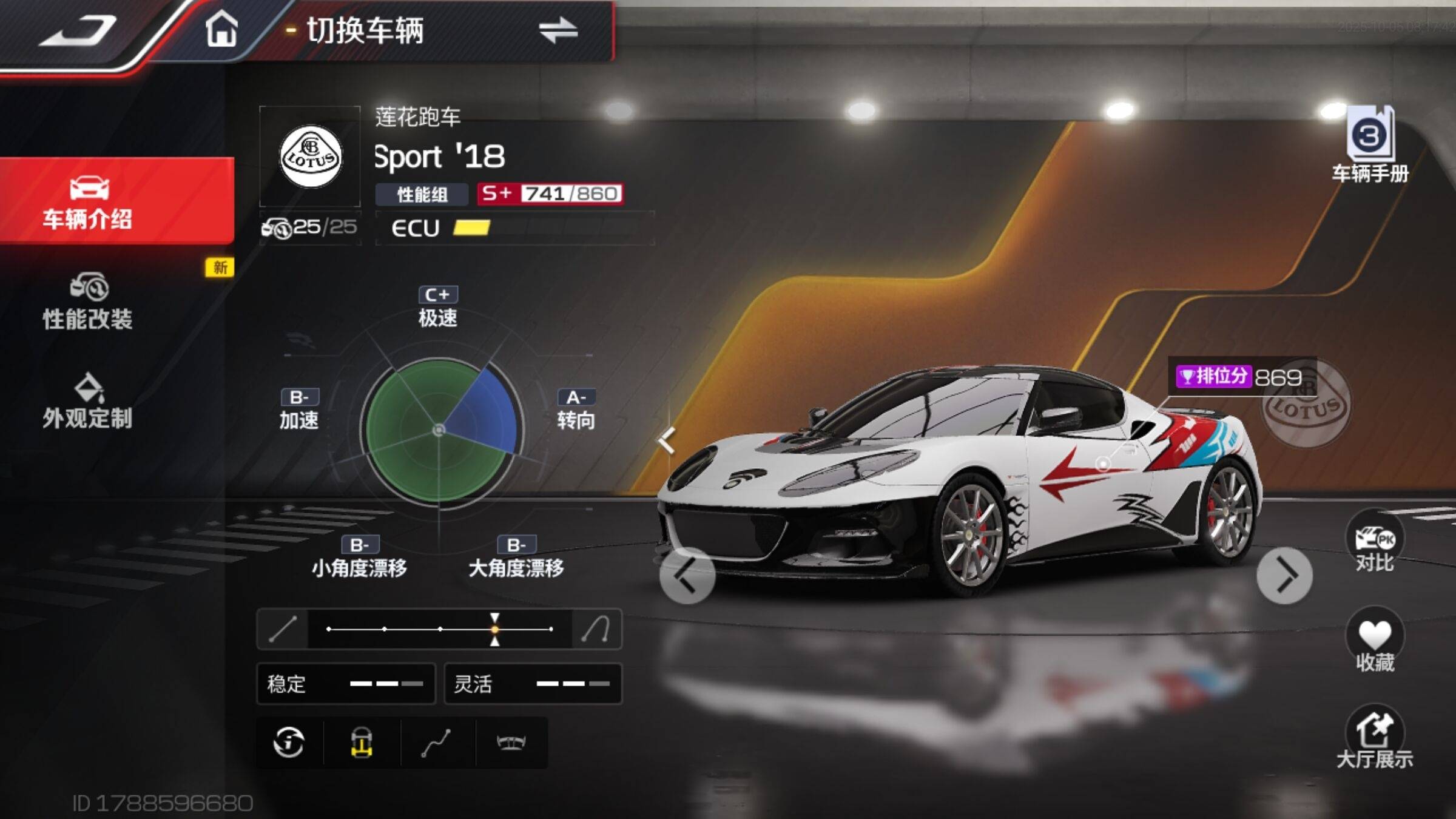Screen dimensions: 1456x819
Task: Open the 外观定制 customization tab
Action: pos(88,402)
